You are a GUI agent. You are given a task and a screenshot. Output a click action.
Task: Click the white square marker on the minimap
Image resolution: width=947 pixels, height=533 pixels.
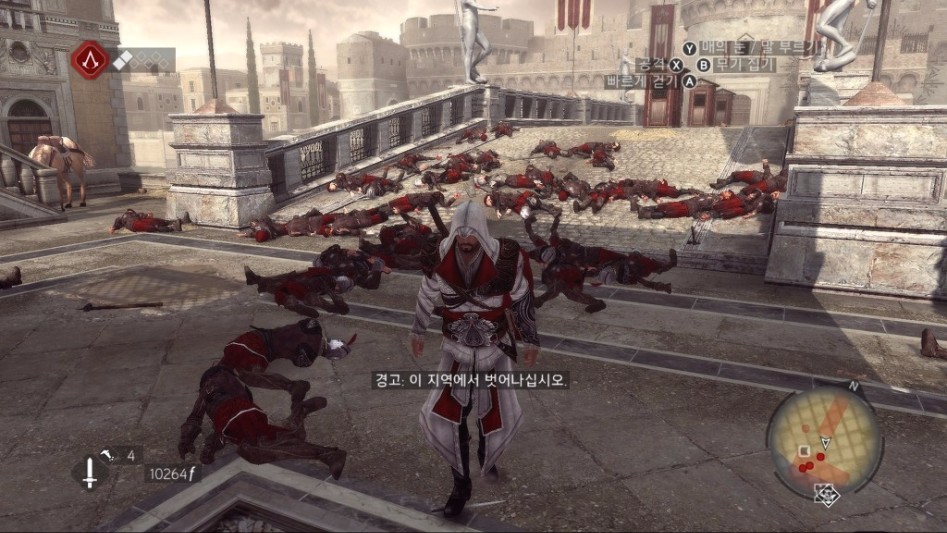(x=804, y=451)
